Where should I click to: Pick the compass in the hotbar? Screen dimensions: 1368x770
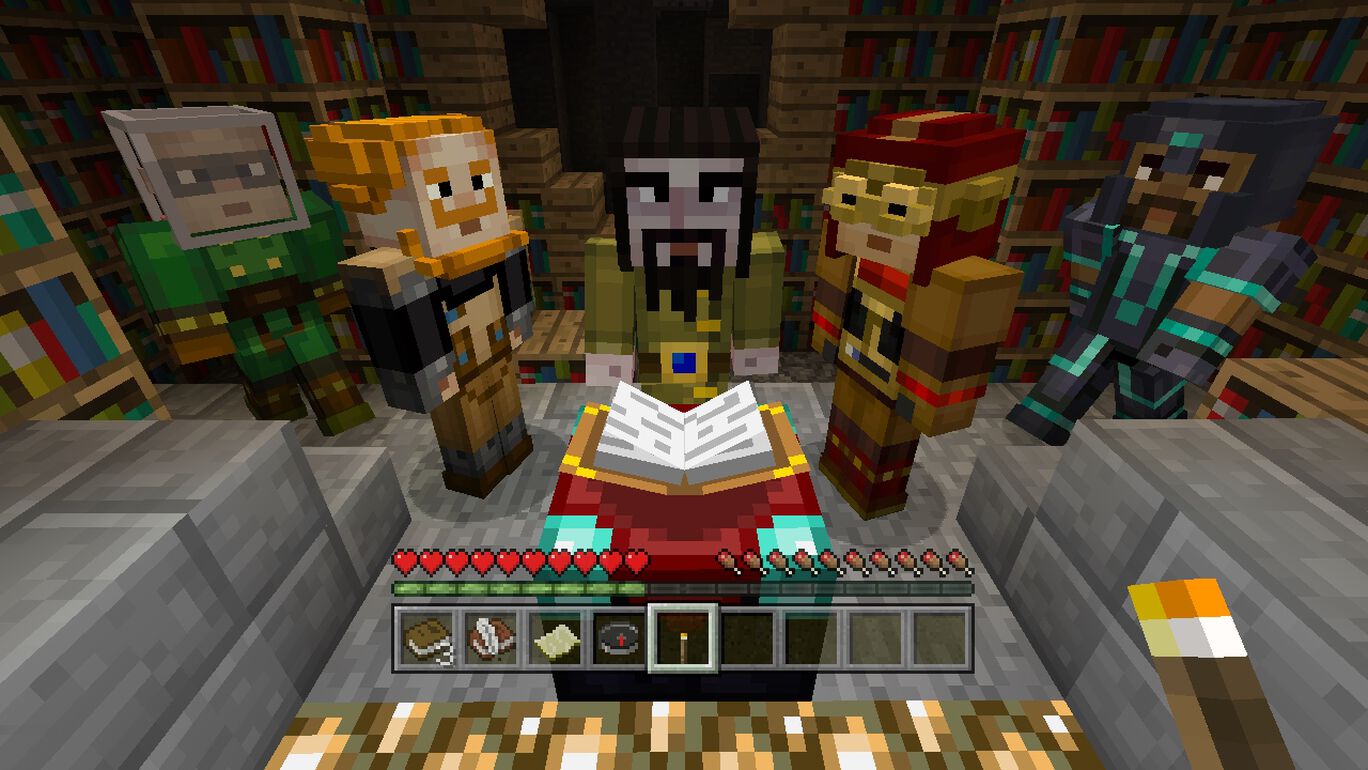(x=619, y=638)
